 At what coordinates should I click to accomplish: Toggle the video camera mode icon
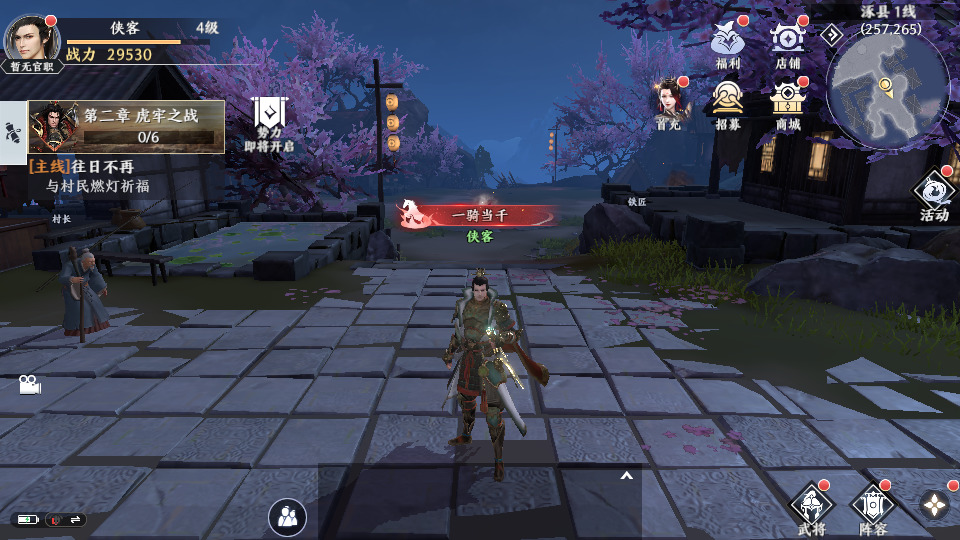tap(29, 384)
